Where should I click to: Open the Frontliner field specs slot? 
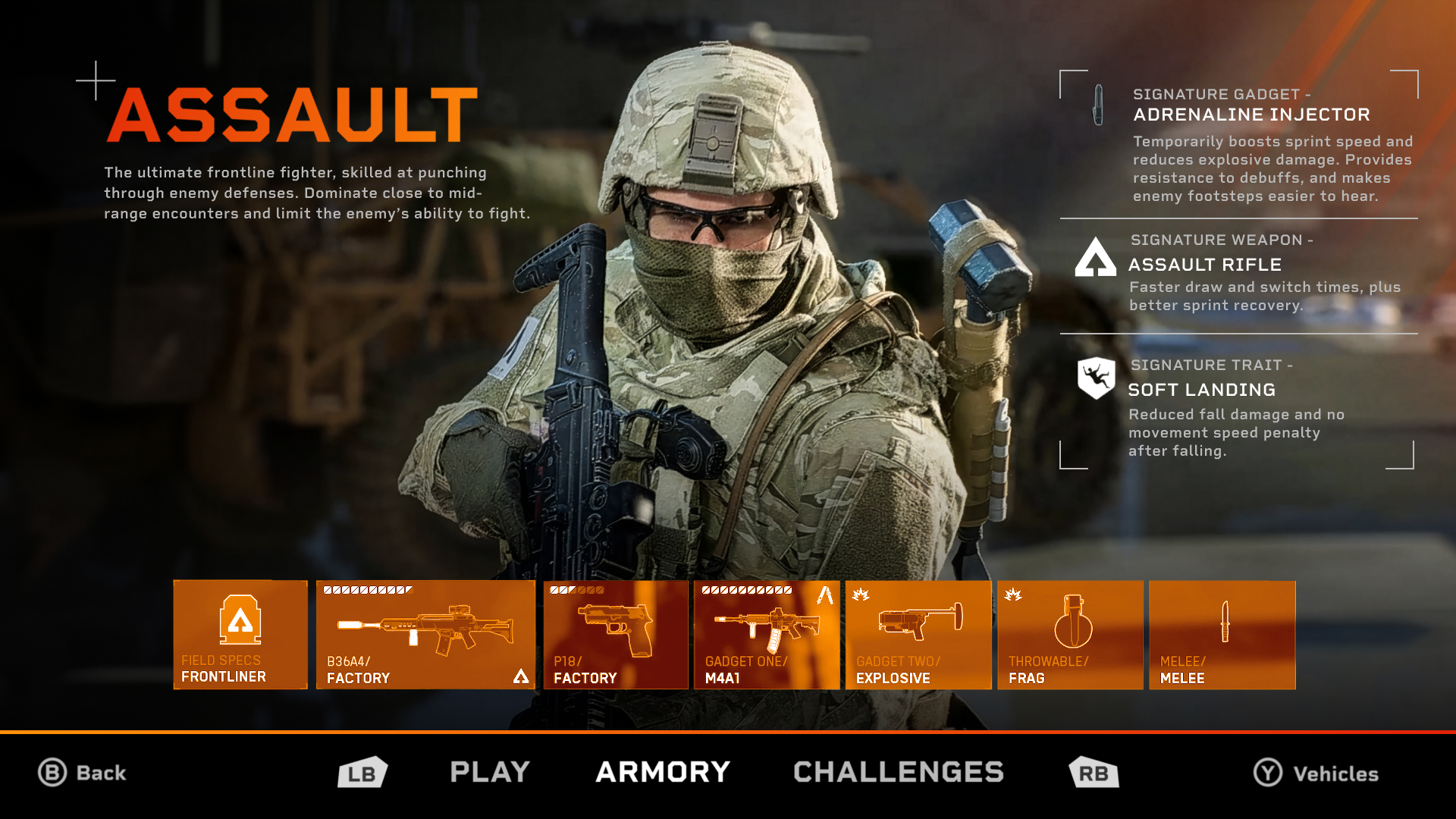pos(240,635)
